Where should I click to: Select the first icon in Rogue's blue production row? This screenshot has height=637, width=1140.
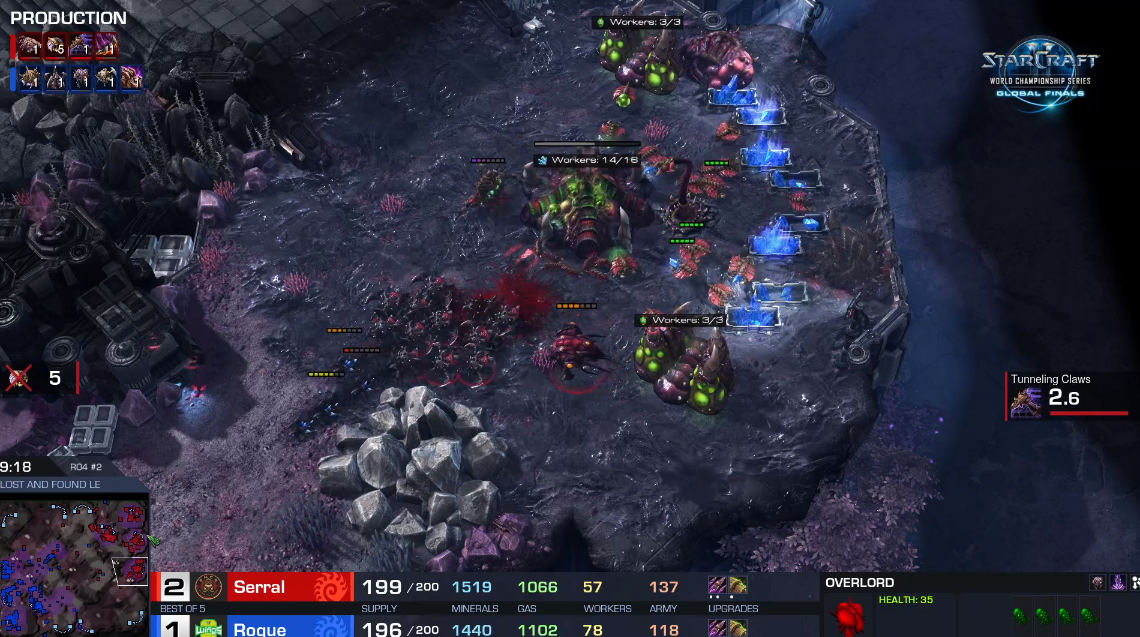[x=30, y=78]
